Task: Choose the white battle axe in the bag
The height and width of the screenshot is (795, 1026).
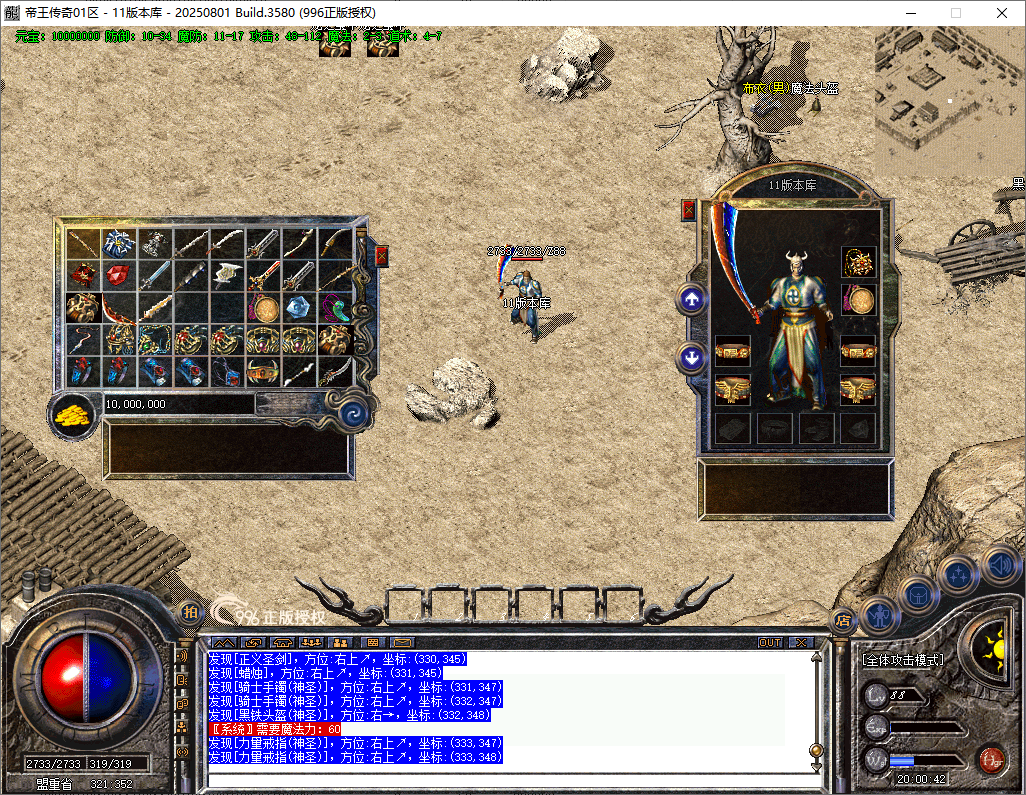Action: click(228, 275)
